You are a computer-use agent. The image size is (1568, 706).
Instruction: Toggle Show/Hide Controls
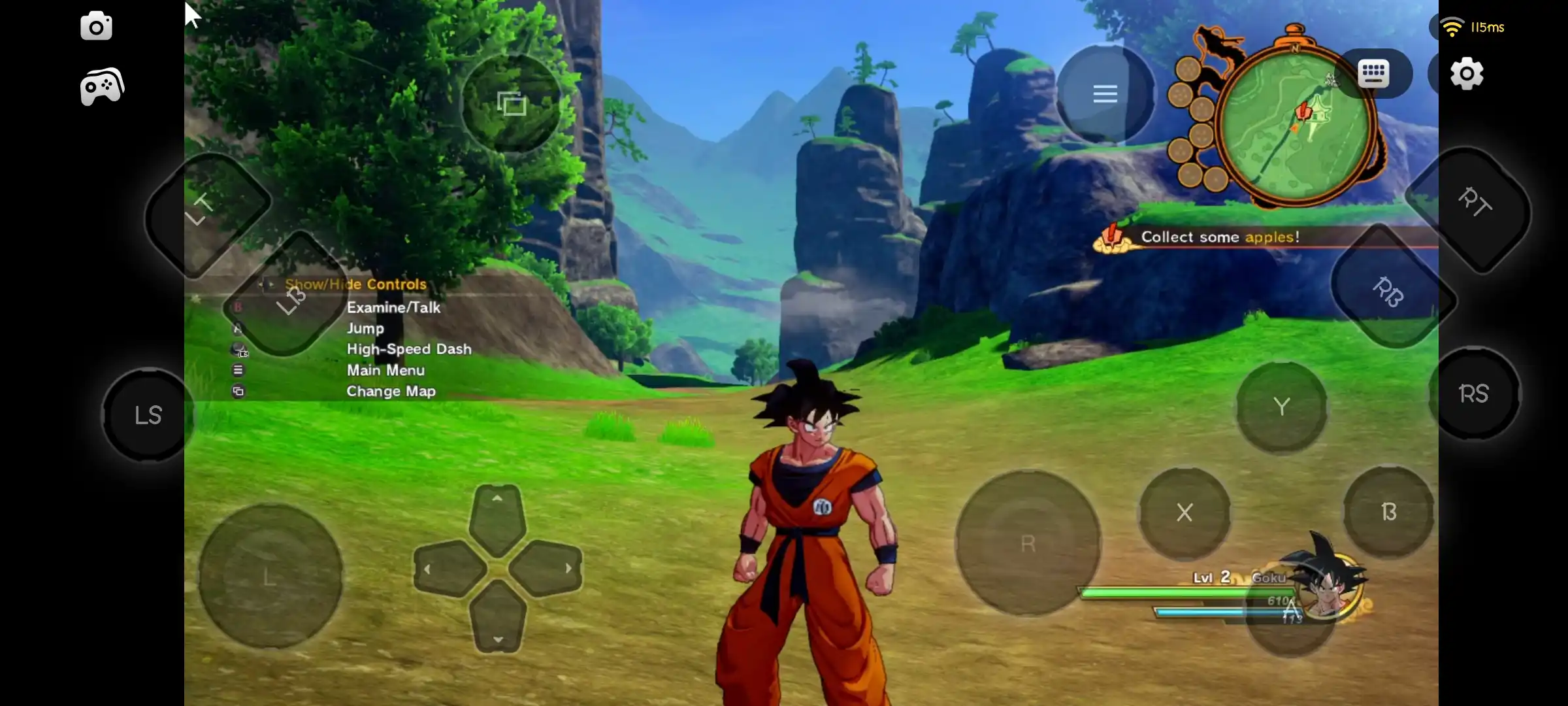[355, 284]
